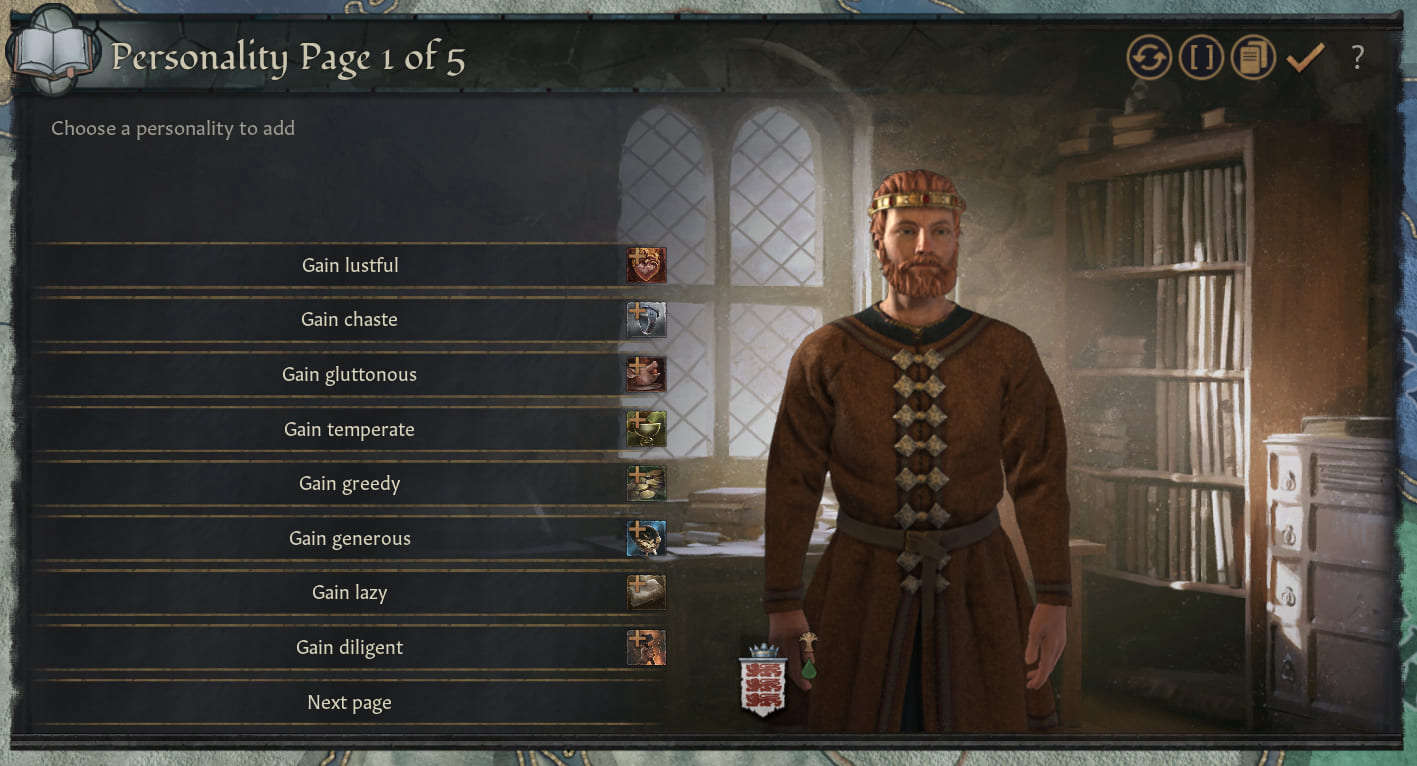Pick the diligent trait icon

pos(646,647)
